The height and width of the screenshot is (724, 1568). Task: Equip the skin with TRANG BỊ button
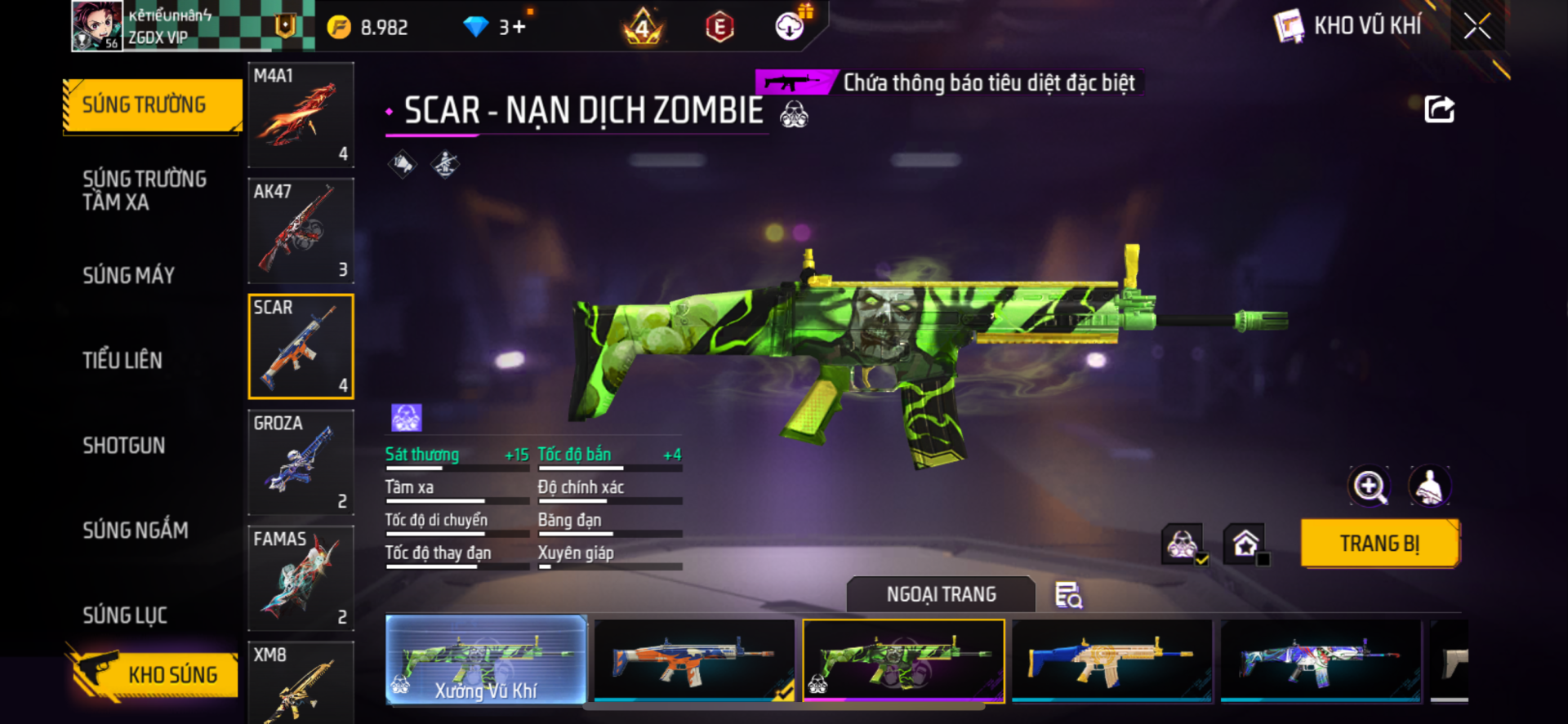coord(1379,544)
